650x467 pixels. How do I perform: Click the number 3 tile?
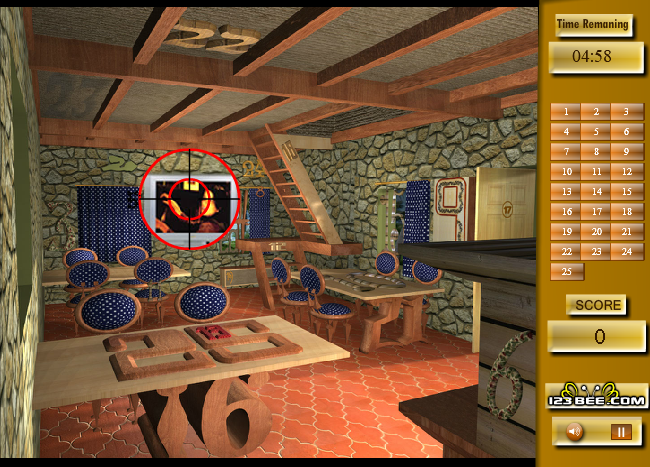[627, 112]
